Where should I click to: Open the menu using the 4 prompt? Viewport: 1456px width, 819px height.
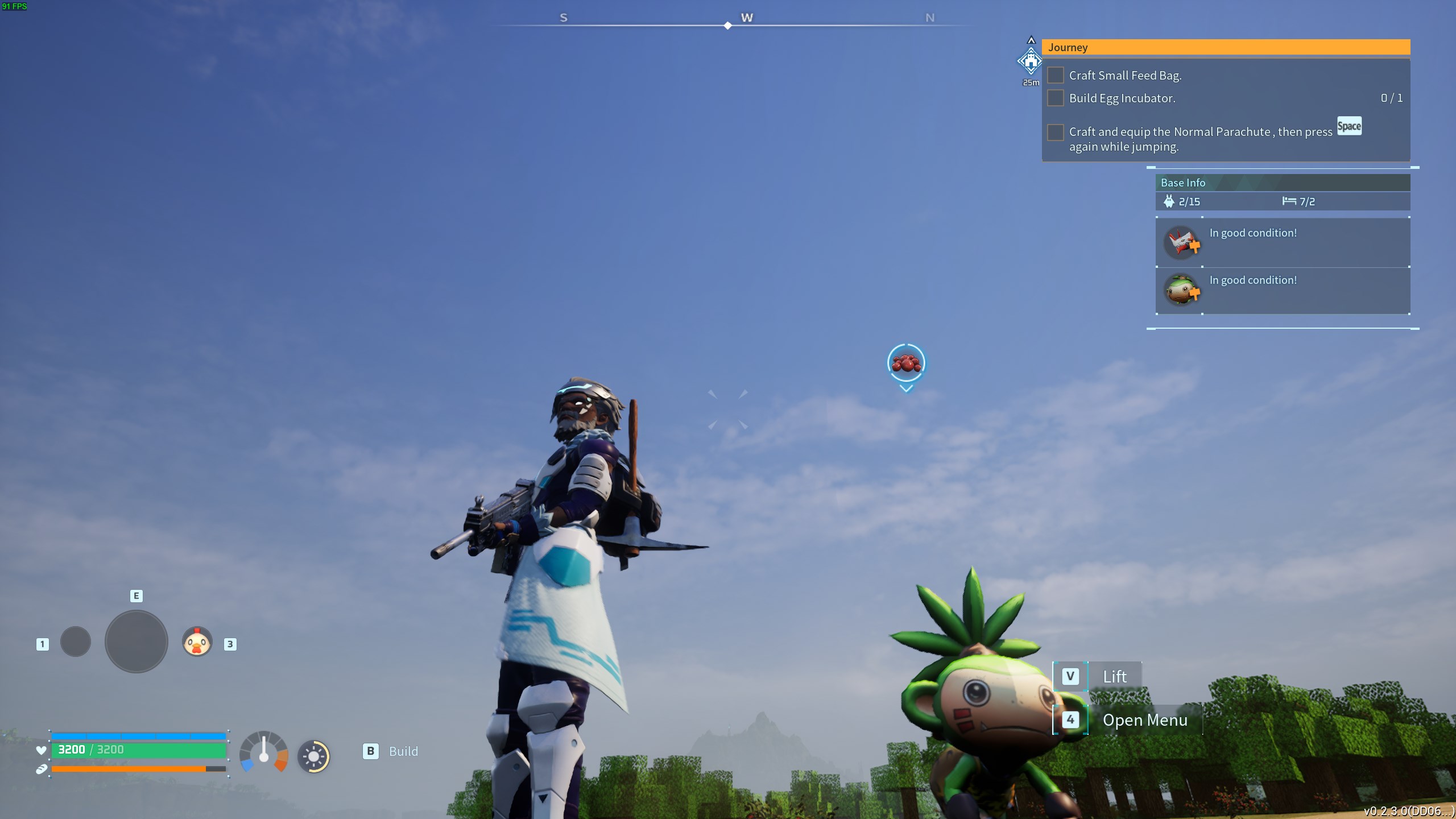(x=1072, y=719)
